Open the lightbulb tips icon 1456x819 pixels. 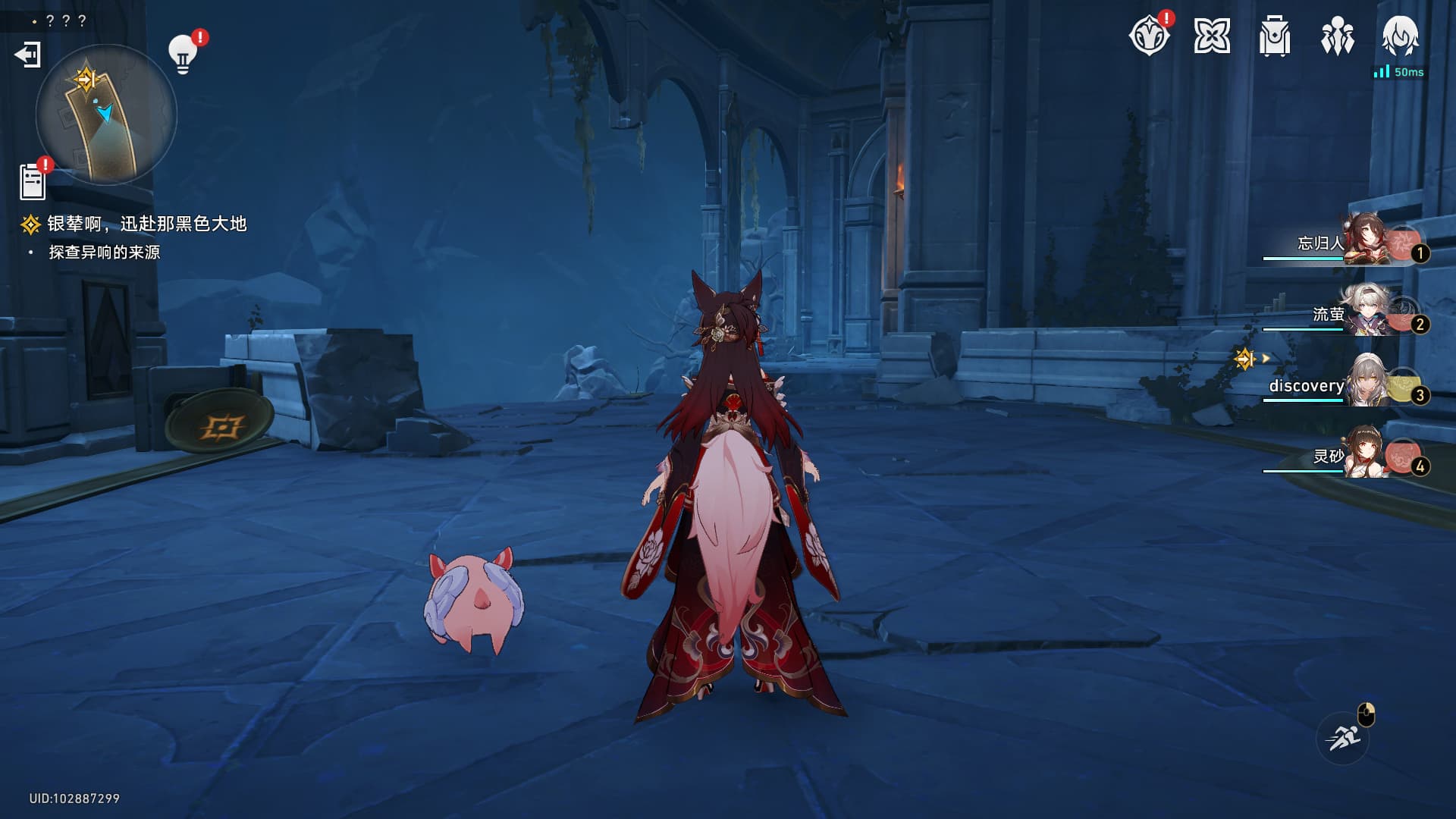click(x=183, y=54)
